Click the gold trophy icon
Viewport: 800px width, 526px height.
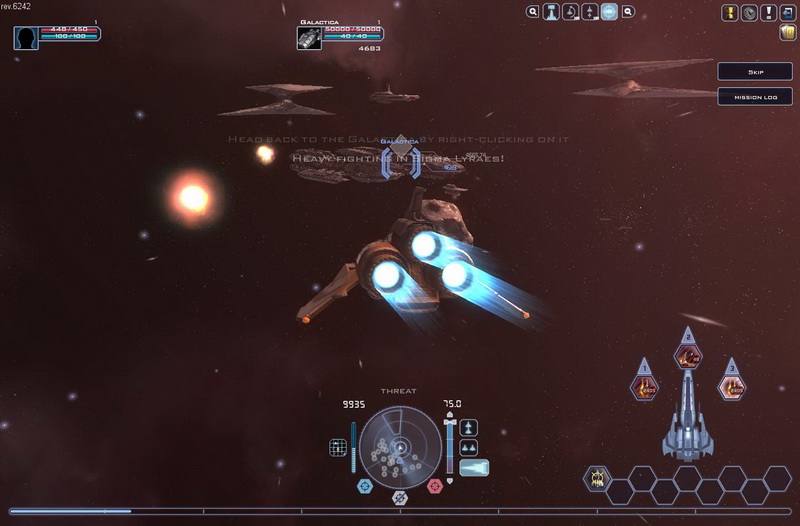click(x=731, y=13)
